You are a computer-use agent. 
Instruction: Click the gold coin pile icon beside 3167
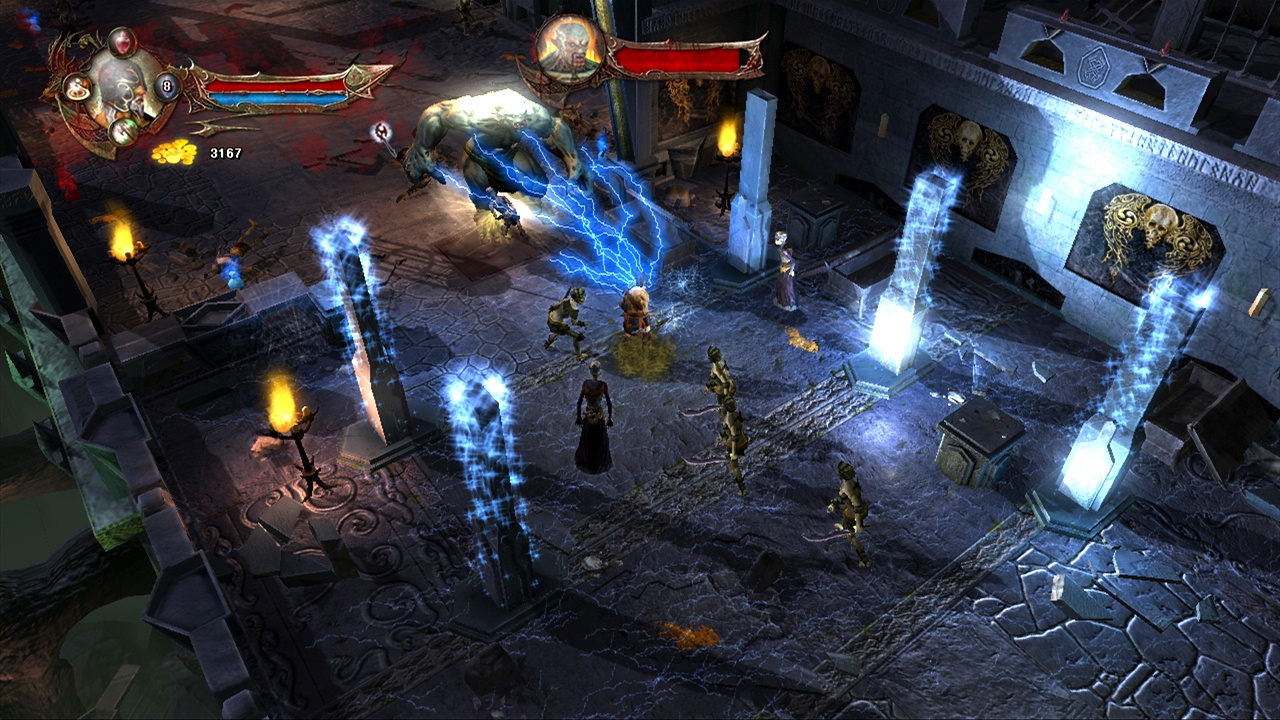[174, 152]
